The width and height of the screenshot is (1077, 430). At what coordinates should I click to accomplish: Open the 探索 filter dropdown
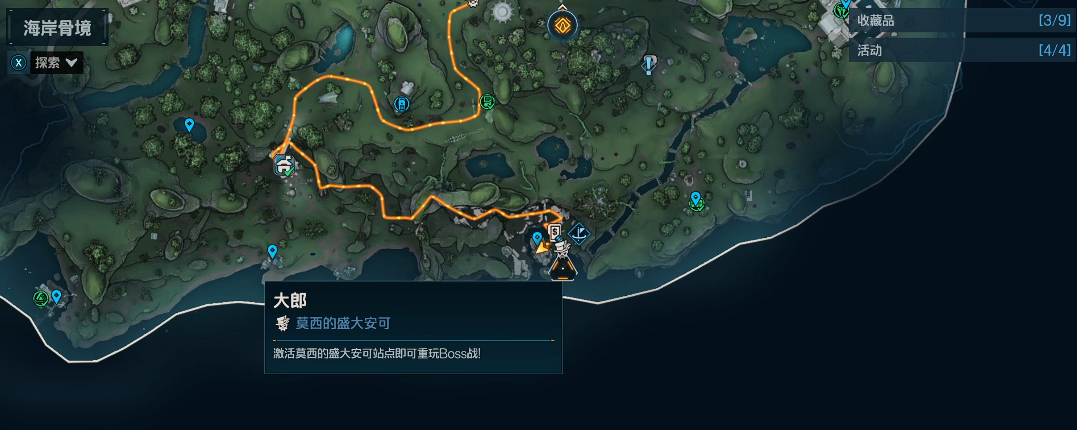pyautogui.click(x=57, y=62)
